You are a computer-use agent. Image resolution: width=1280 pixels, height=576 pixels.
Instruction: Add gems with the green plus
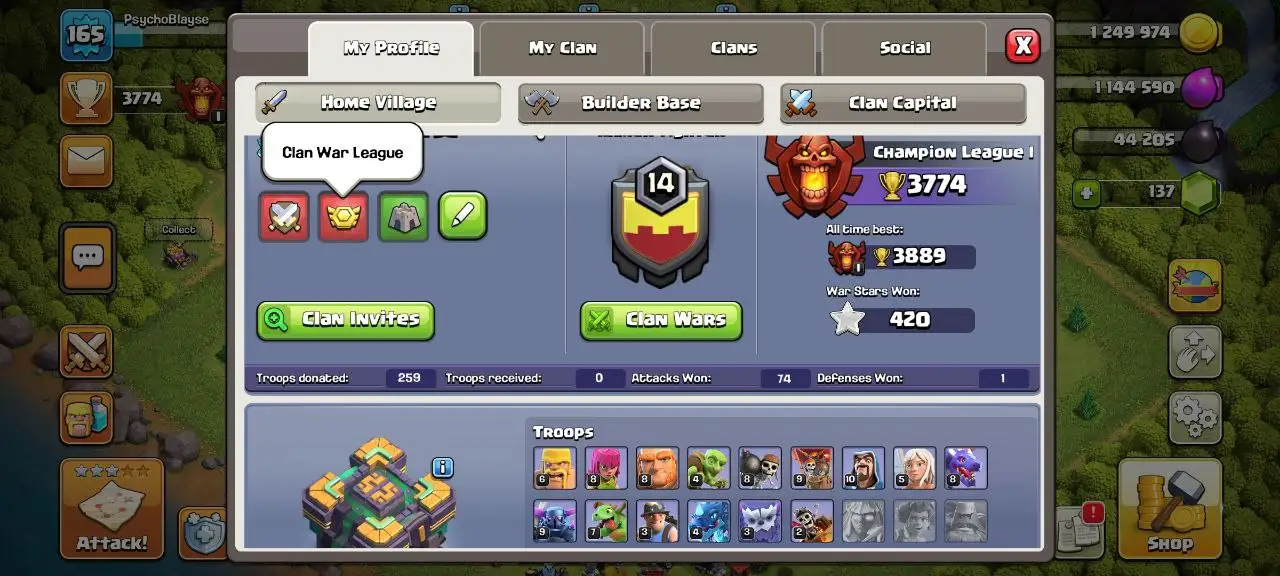pyautogui.click(x=1087, y=192)
